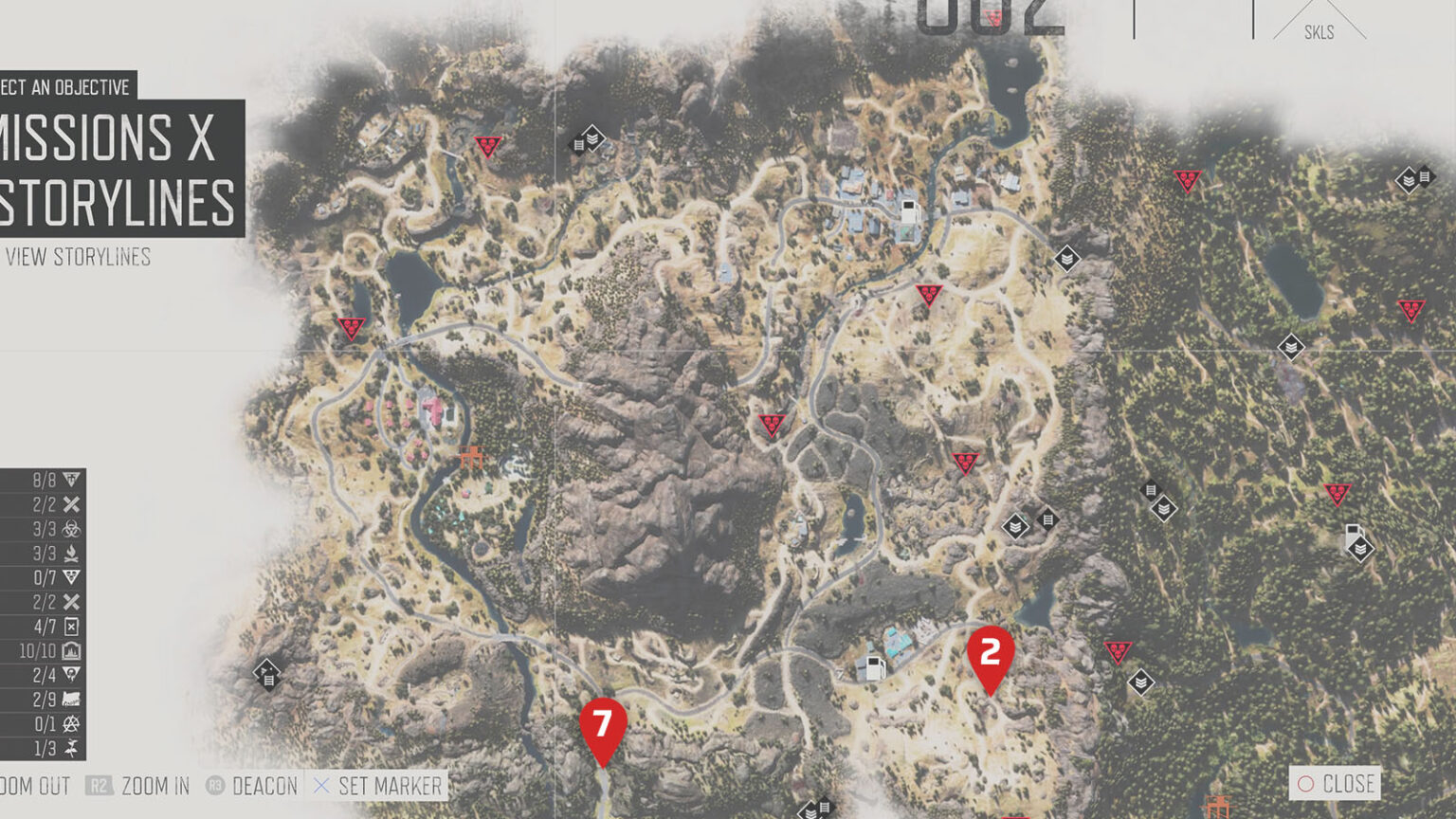This screenshot has height=819, width=1456.
Task: Toggle the 8/8 ambush camp filter in legend
Action: [x=70, y=480]
